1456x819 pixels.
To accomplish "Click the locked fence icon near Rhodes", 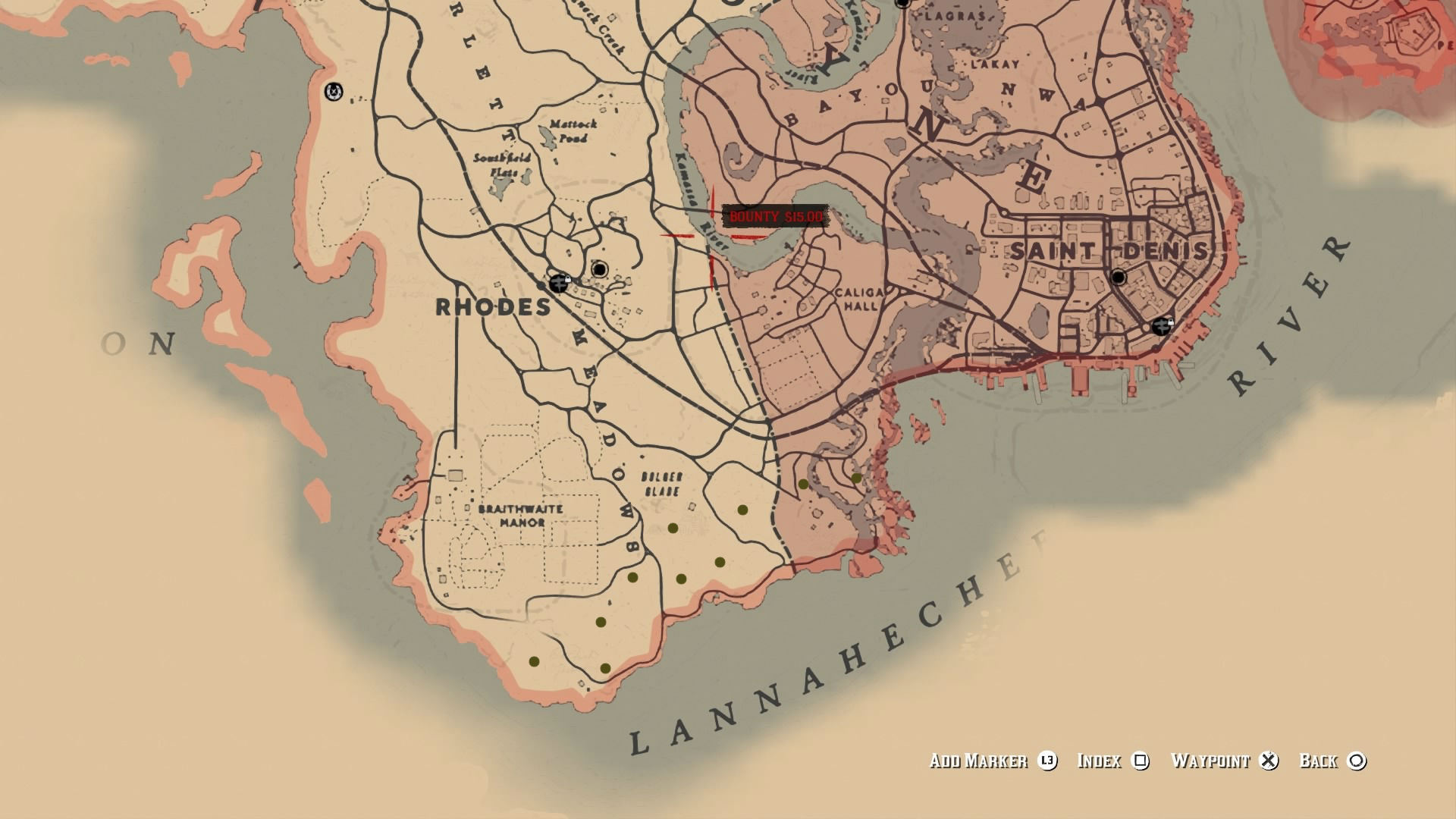I will click(559, 283).
